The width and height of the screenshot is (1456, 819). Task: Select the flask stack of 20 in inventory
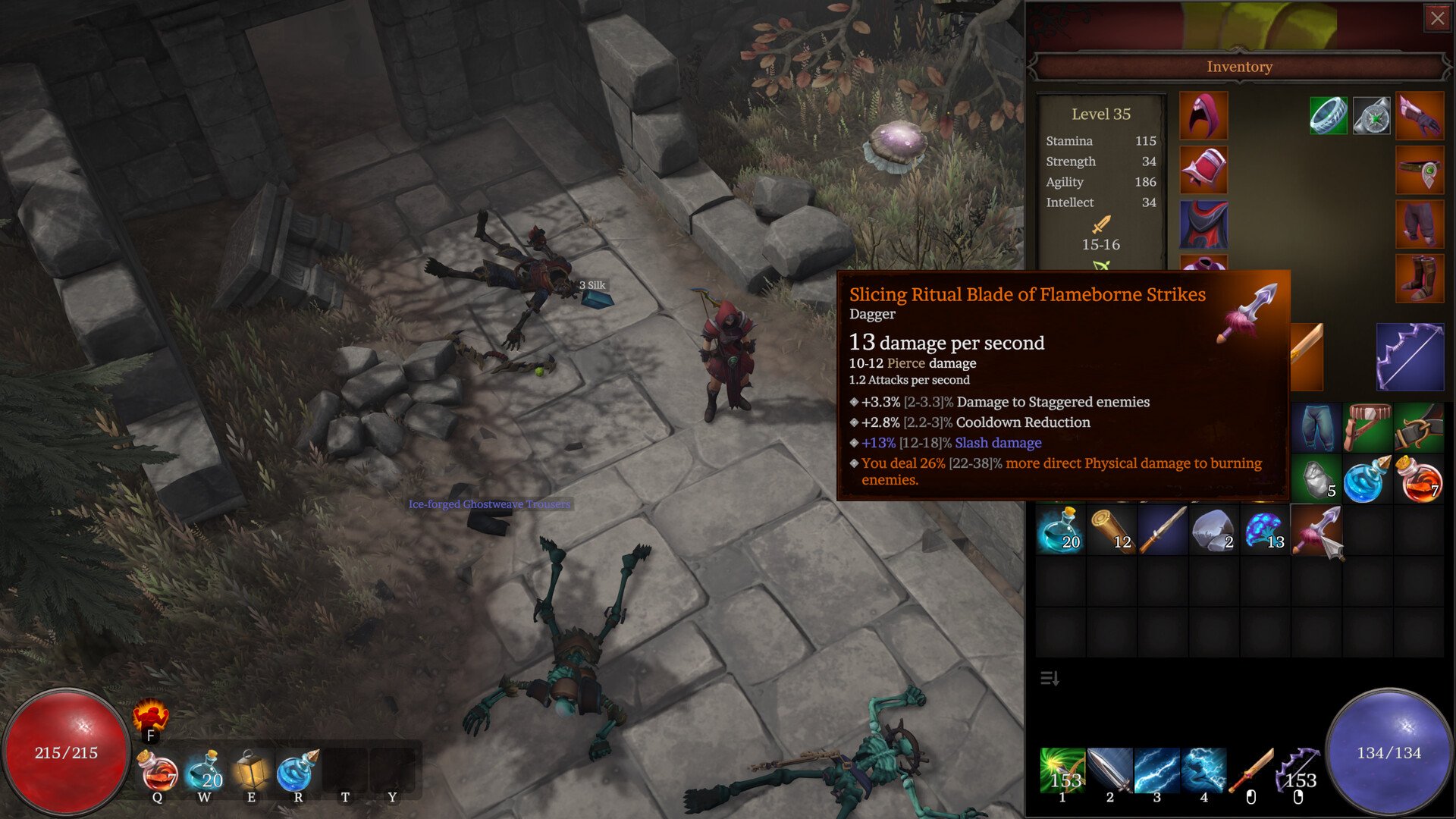click(1060, 530)
